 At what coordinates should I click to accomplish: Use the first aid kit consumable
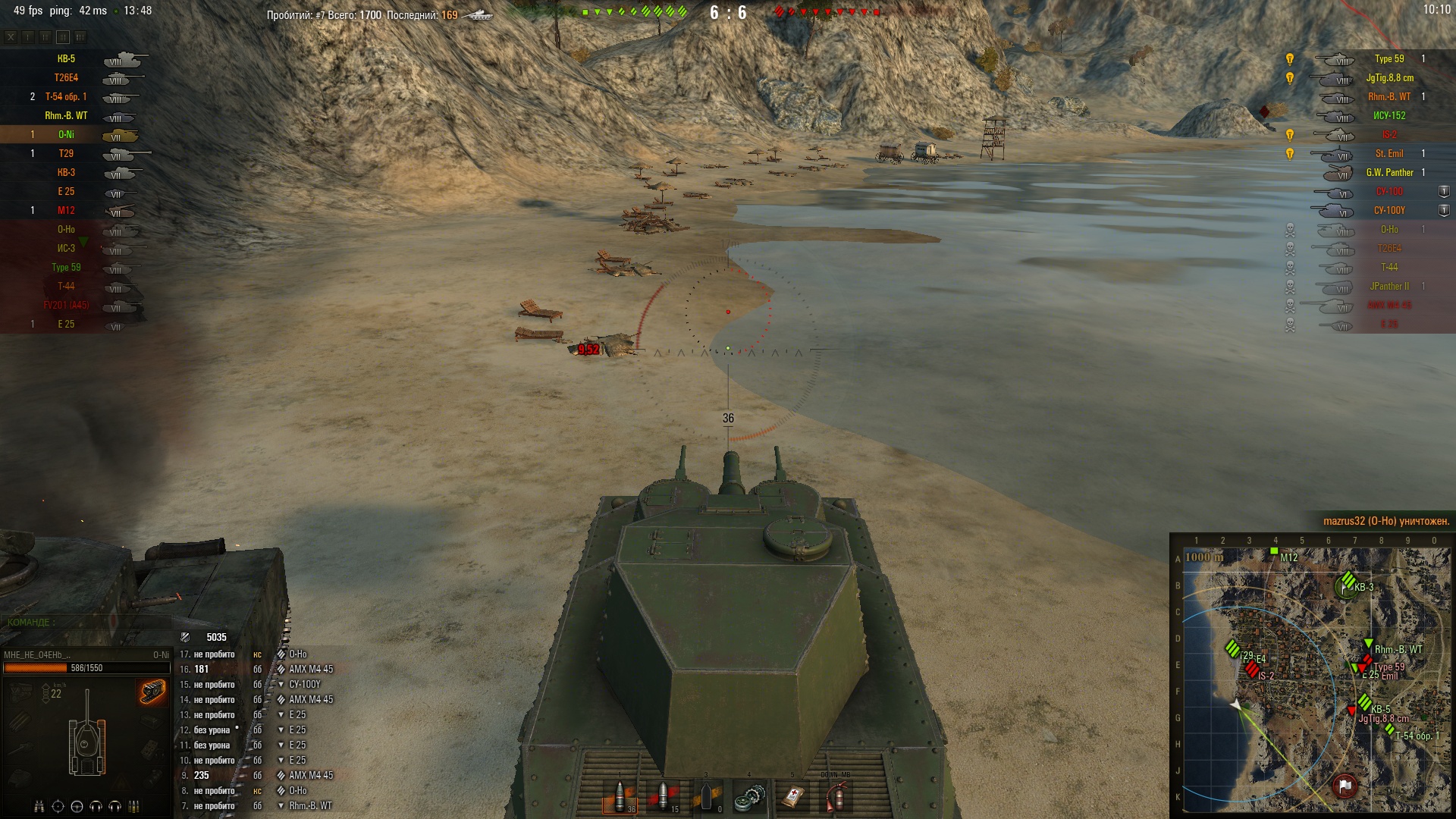[x=792, y=798]
